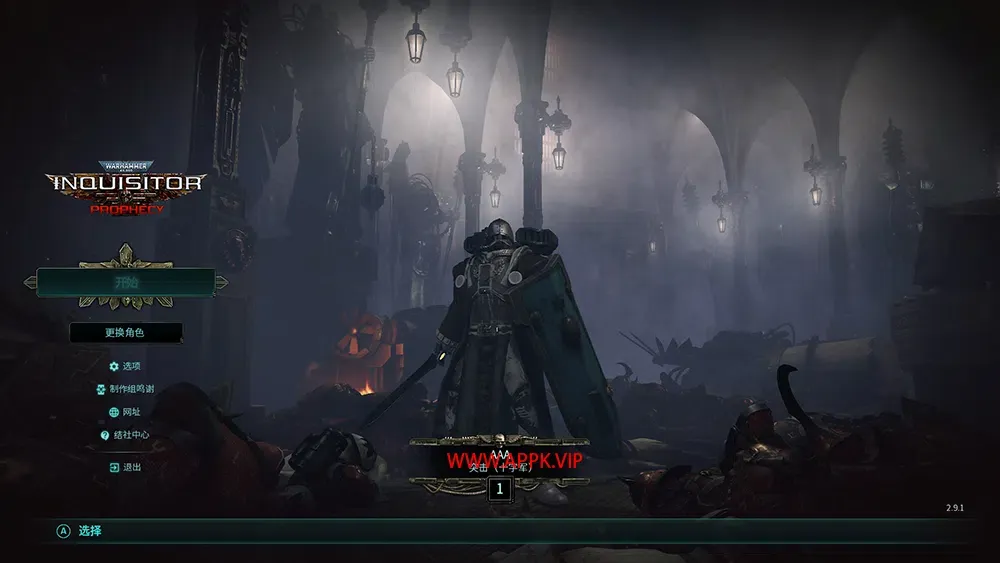This screenshot has width=1000, height=563.
Task: Open the 更换角色 change character screen
Action: [x=126, y=332]
